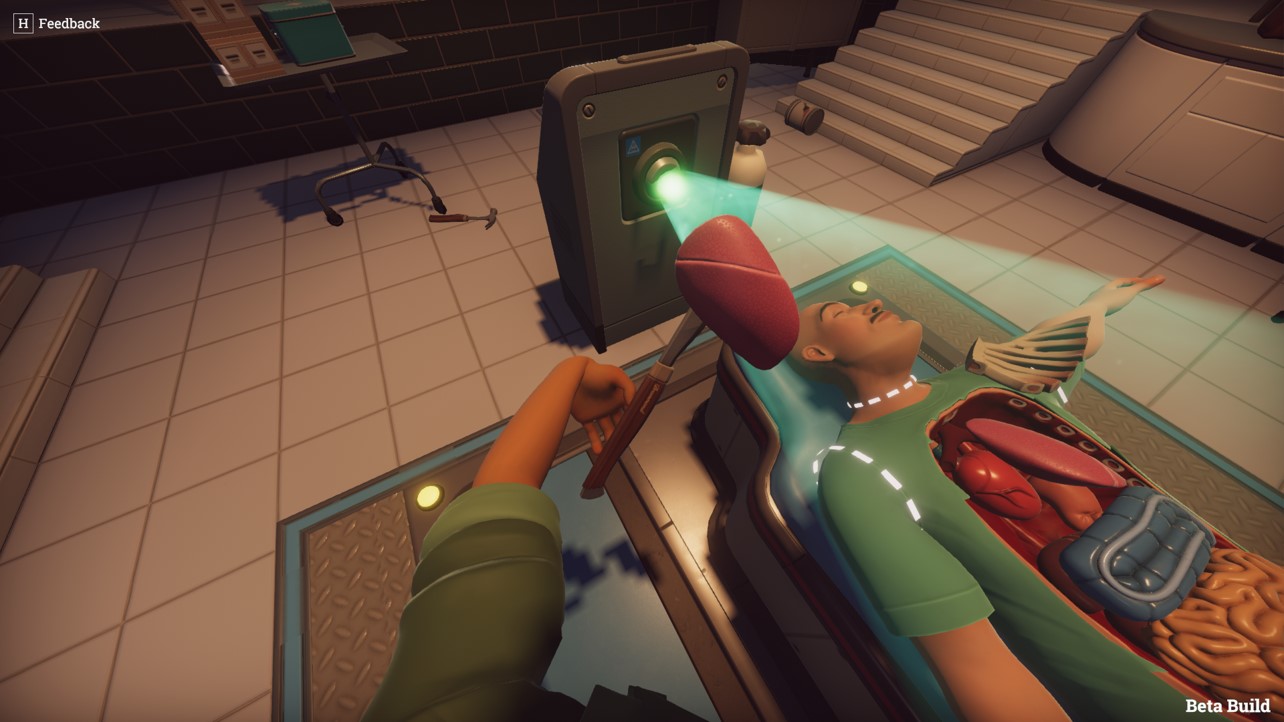Click the sanitizer bottle behind the scanner
This screenshot has height=722, width=1284.
click(750, 162)
